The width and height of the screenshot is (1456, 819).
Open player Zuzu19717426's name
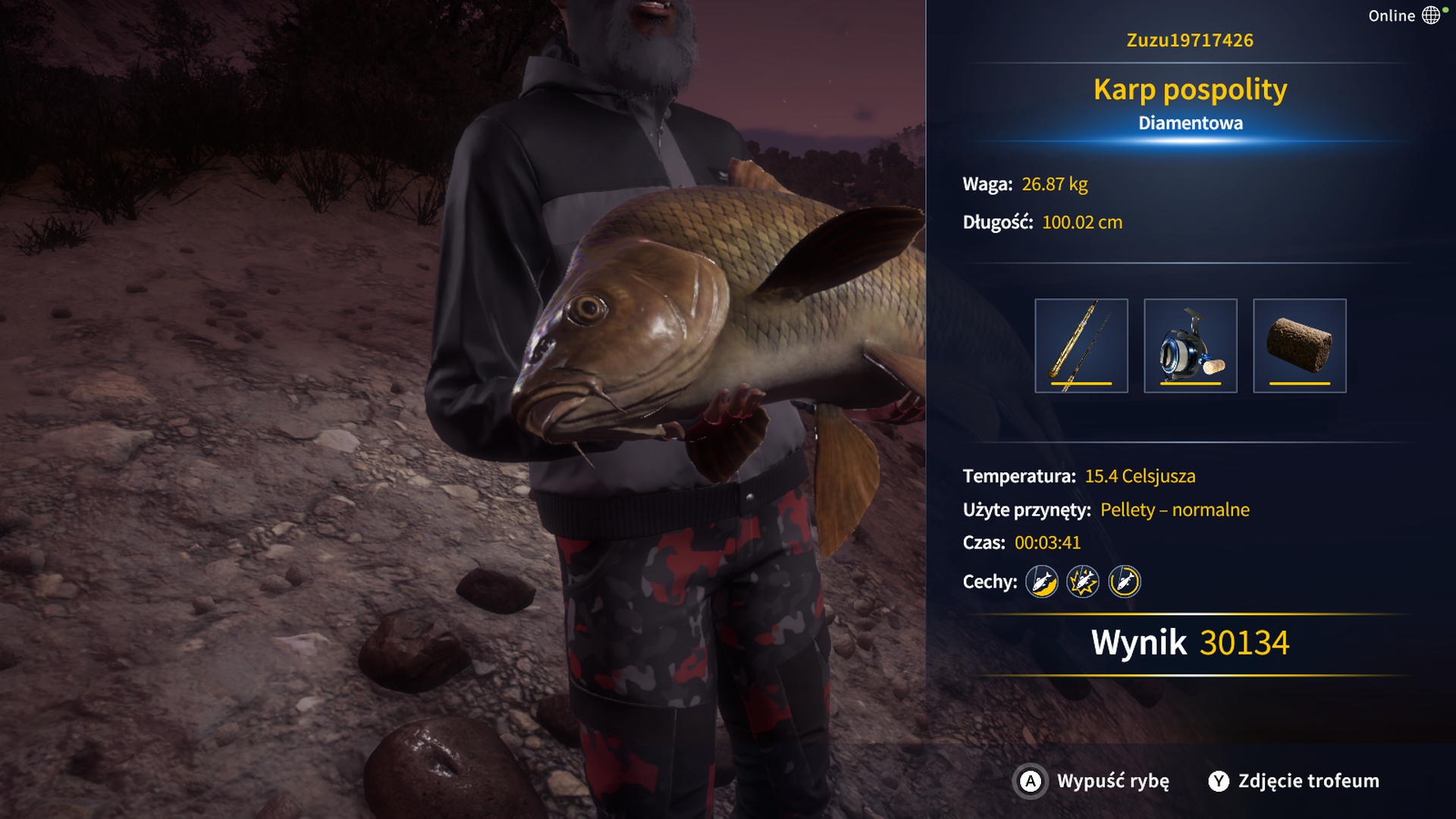[x=1190, y=40]
